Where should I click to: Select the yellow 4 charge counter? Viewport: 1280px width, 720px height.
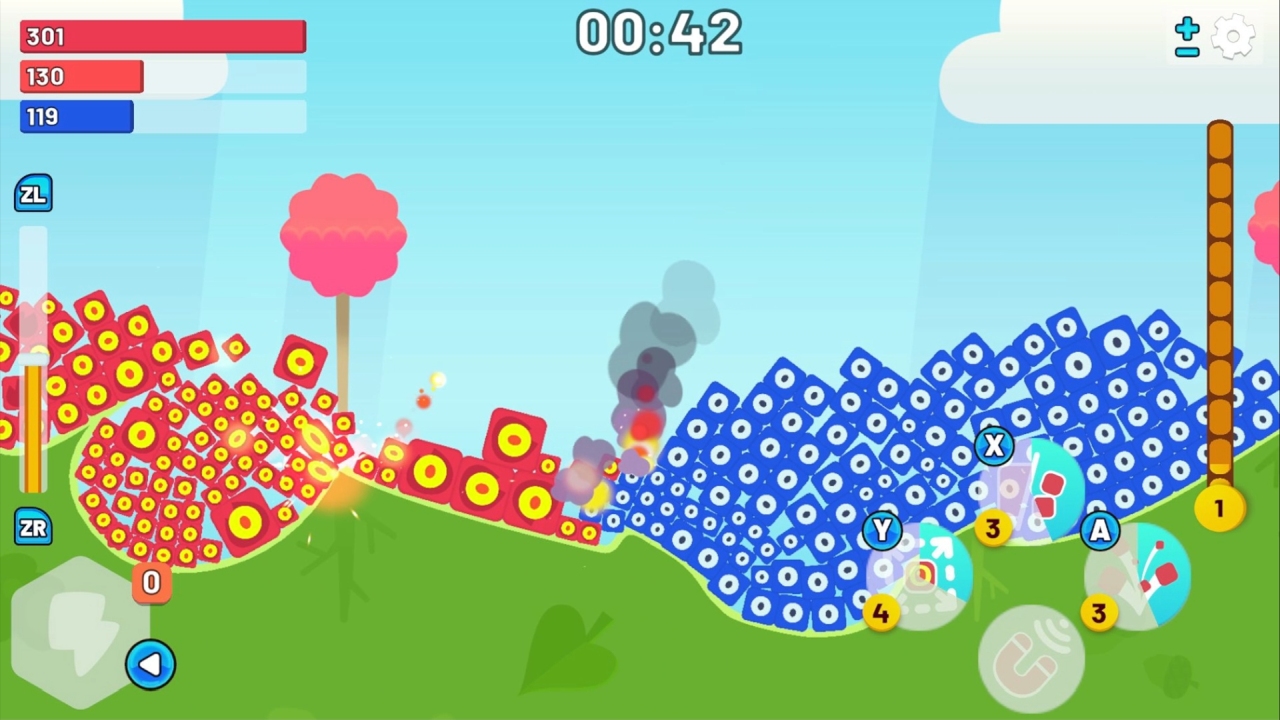tap(881, 613)
